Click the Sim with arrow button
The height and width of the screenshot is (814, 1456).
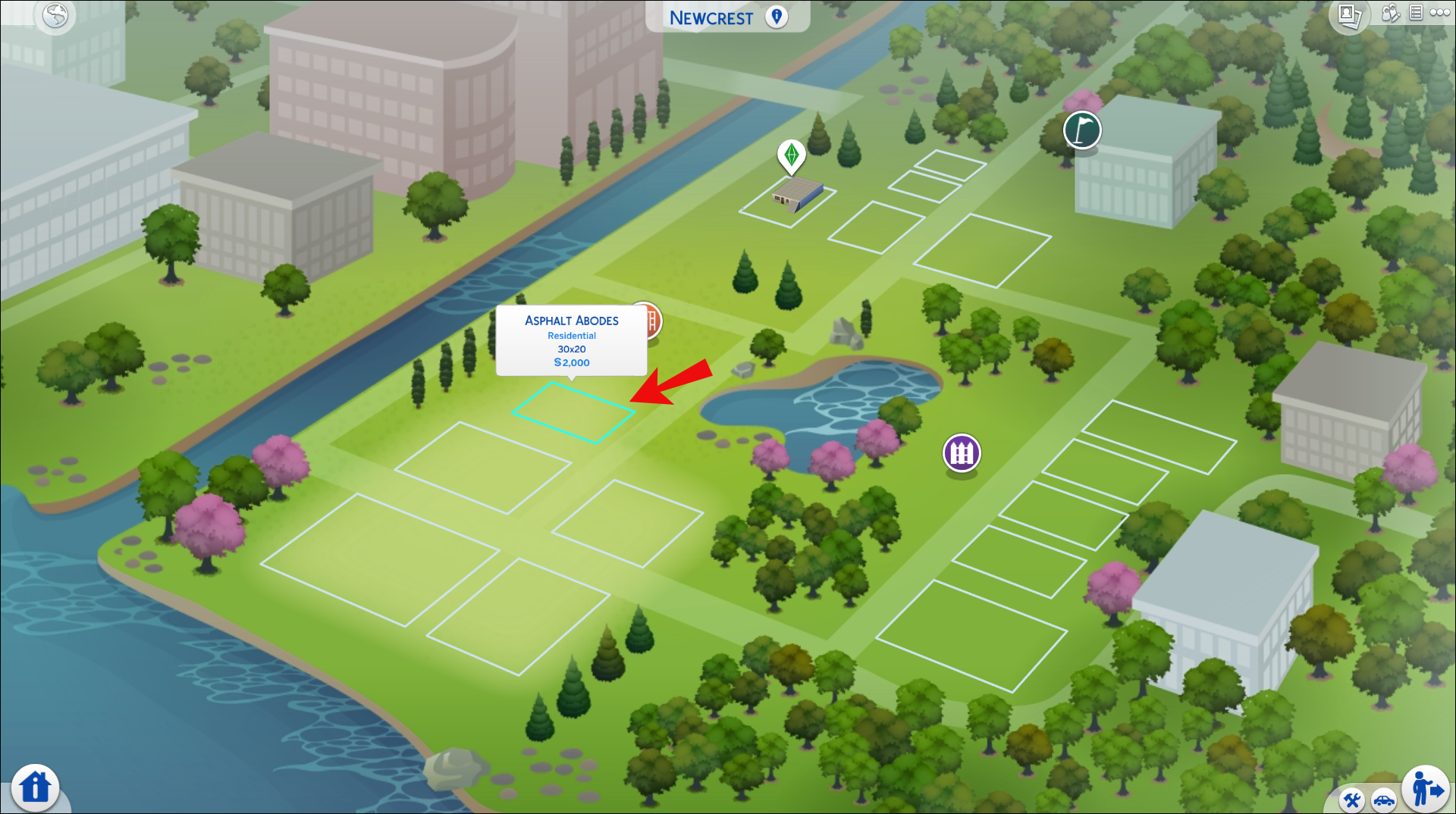pyautogui.click(x=1426, y=789)
